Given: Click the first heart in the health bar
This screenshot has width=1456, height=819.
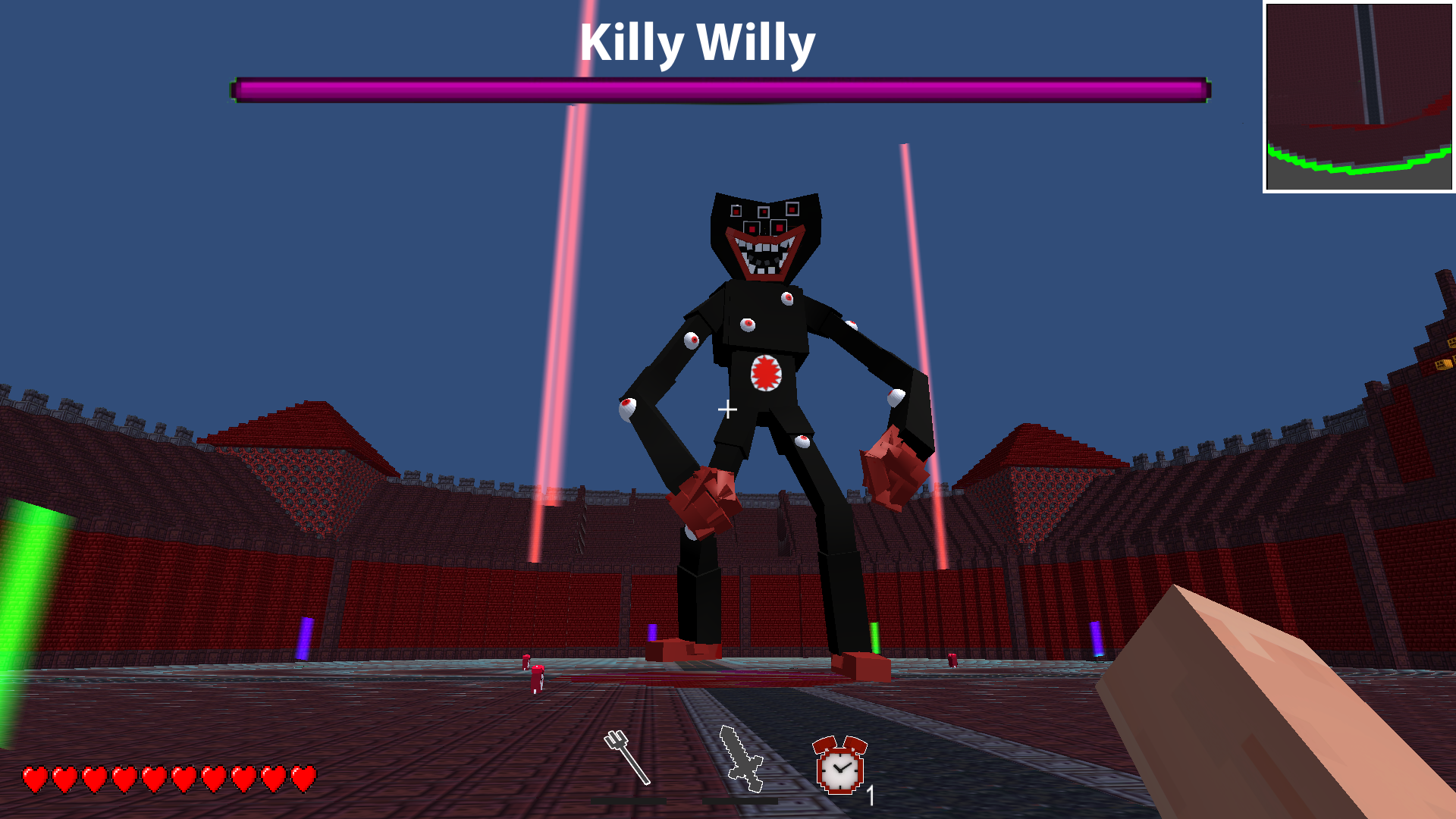Looking at the screenshot, I should pos(36,778).
